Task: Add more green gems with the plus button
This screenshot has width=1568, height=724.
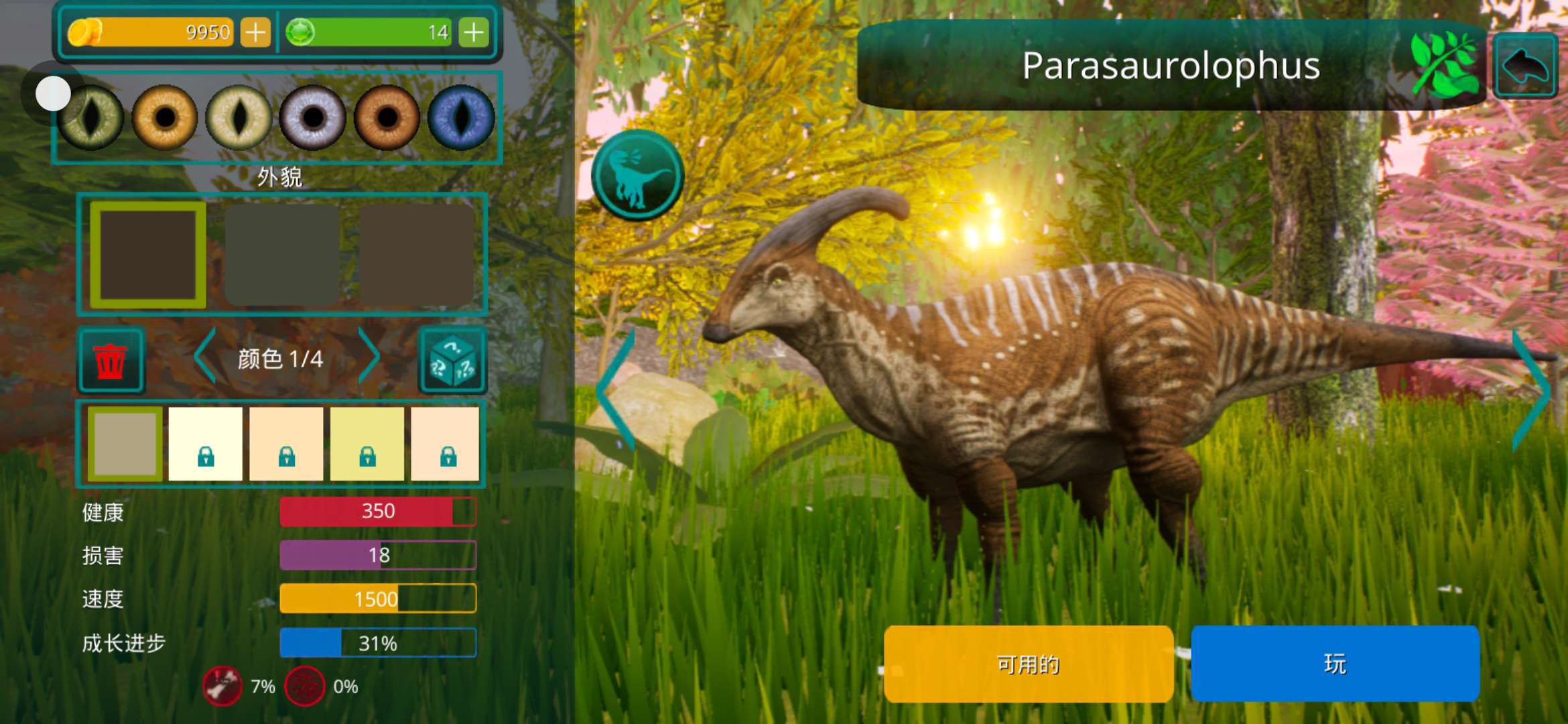Action: 474,32
